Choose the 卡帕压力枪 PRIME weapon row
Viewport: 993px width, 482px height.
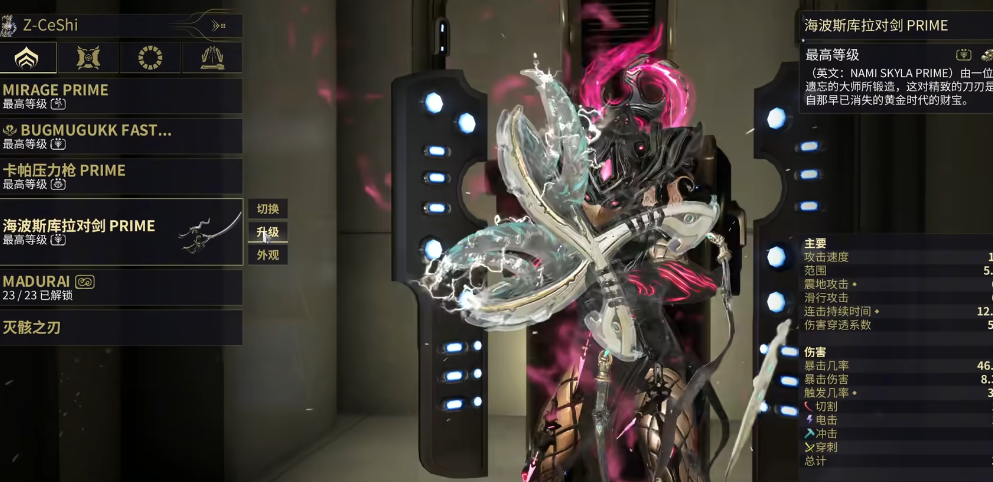click(121, 176)
